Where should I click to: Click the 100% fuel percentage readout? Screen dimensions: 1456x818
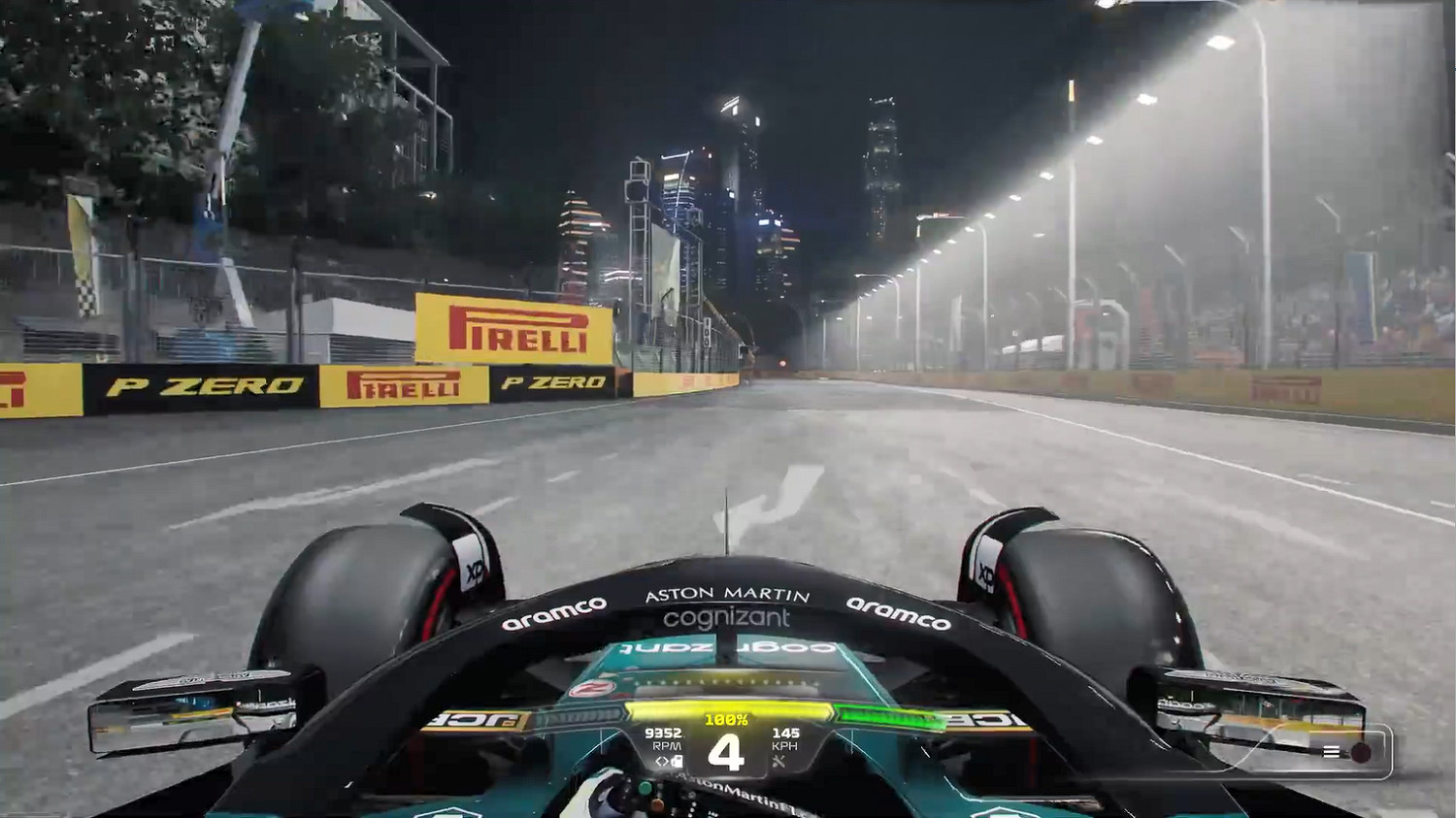tap(728, 719)
